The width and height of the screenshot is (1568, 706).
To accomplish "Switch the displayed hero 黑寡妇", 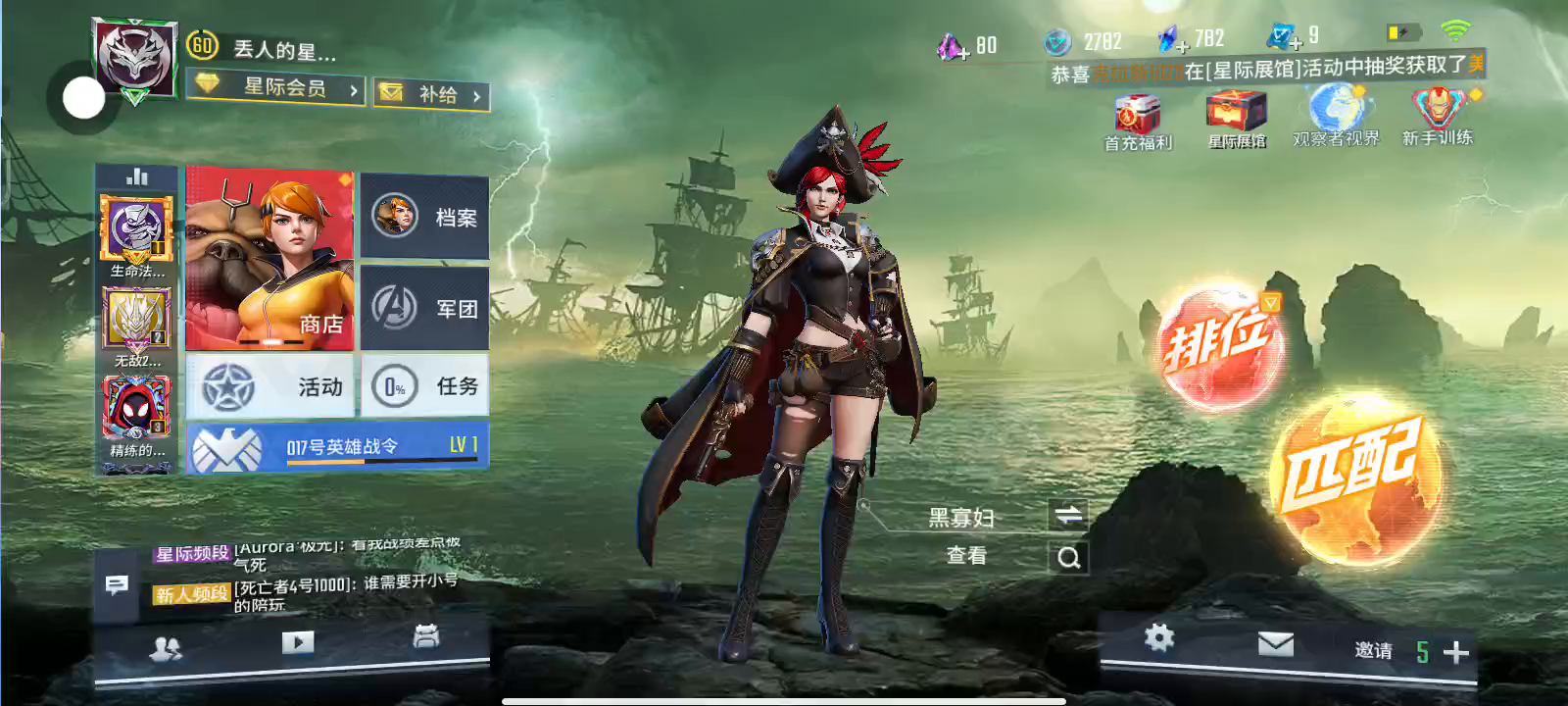I will (x=1068, y=516).
